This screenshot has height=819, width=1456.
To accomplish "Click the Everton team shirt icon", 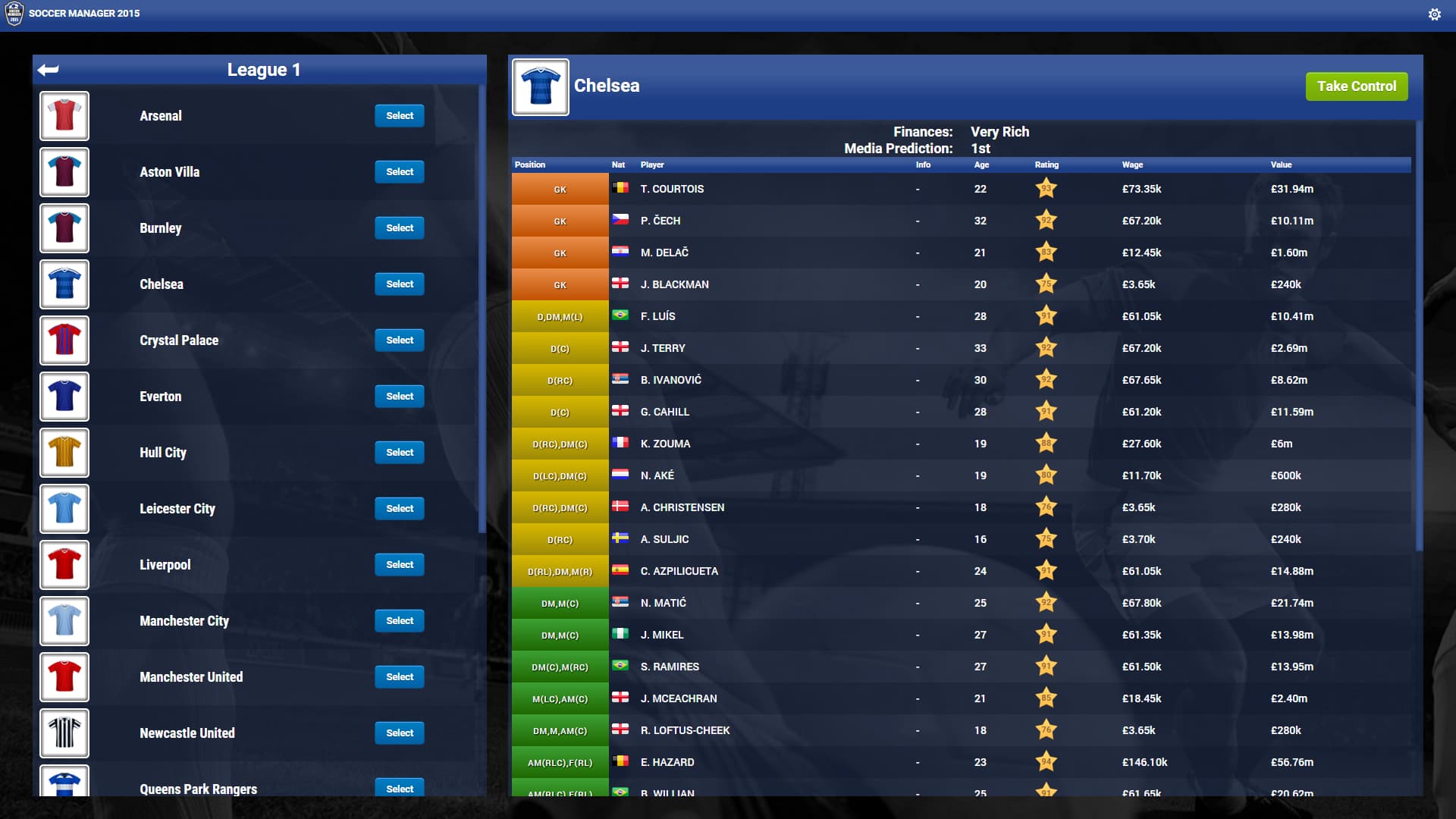I will tap(64, 397).
